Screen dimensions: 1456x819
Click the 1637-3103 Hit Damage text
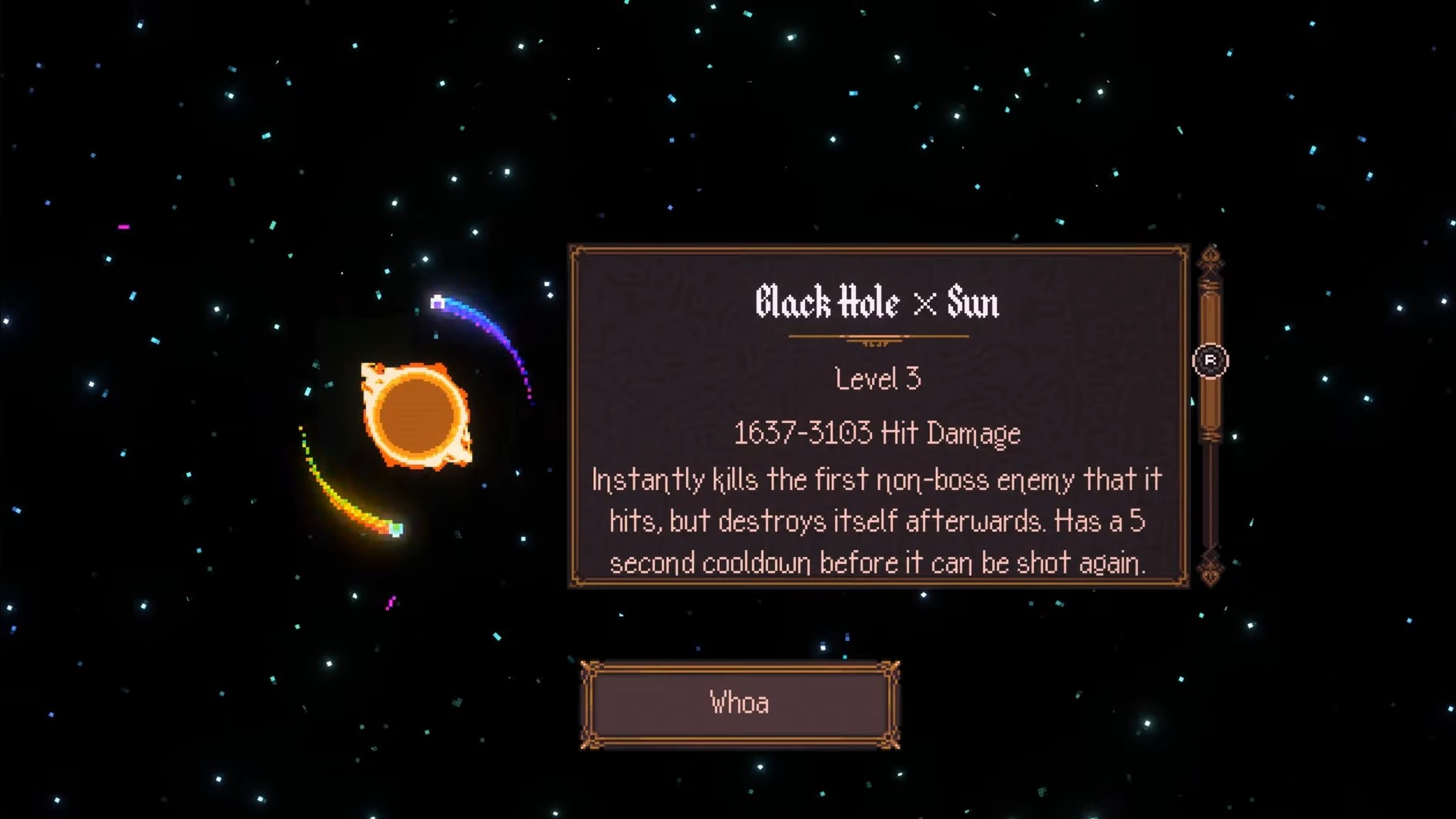pyautogui.click(x=877, y=433)
